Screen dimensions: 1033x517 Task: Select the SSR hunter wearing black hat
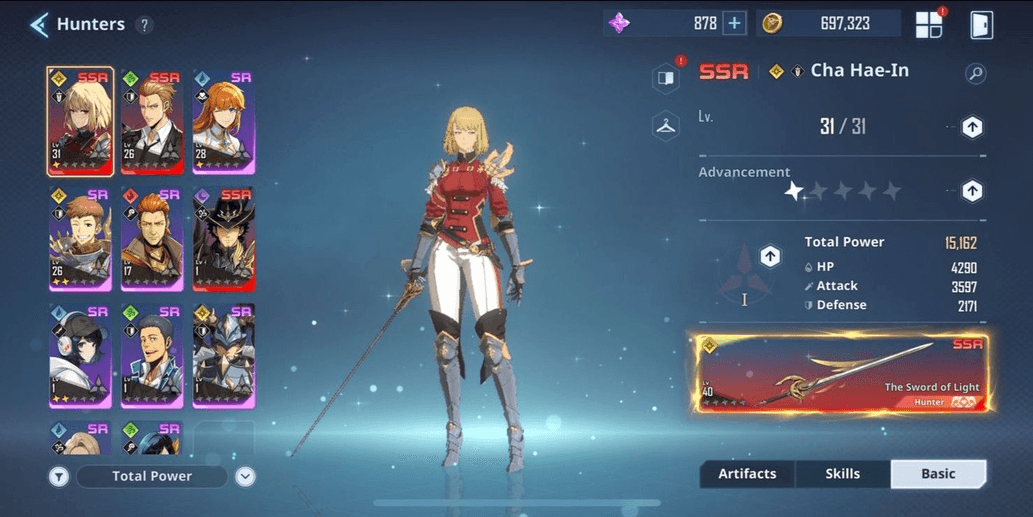(223, 239)
